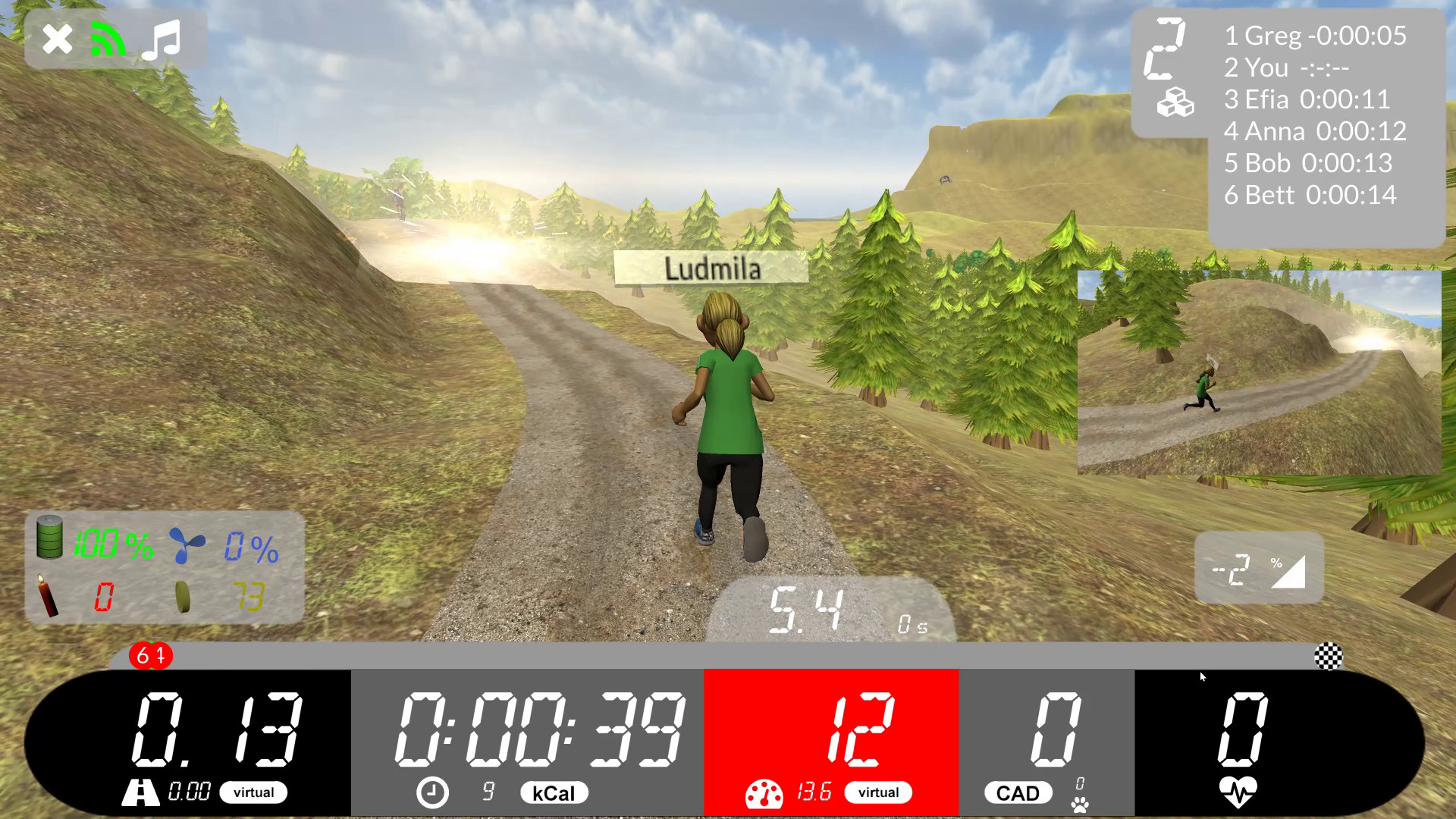
Task: Click the red speedometer gauge icon
Action: point(764,794)
